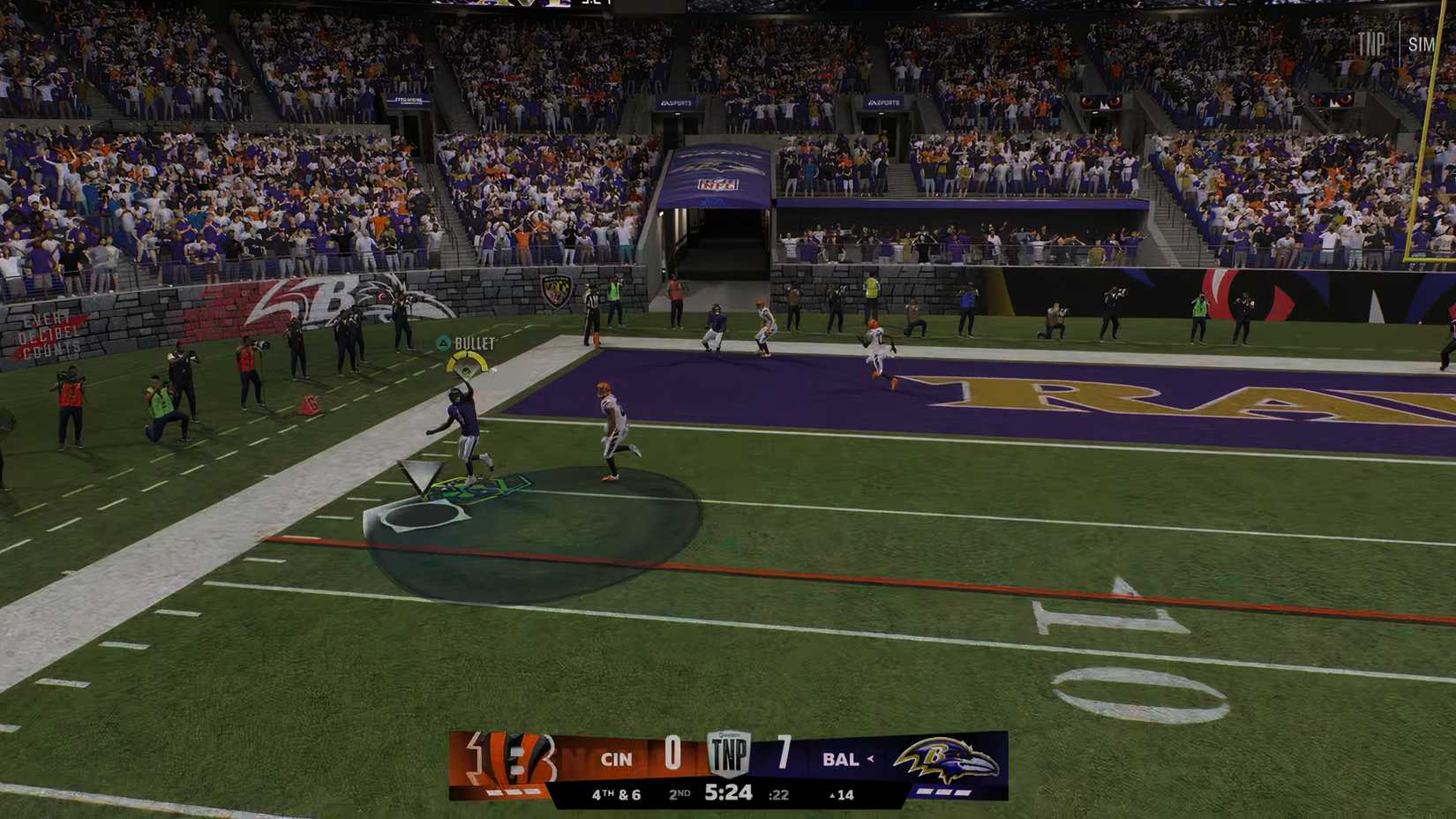Image resolution: width=1456 pixels, height=819 pixels.
Task: Expand the 4TH & 6 down indicator
Action: click(x=618, y=792)
